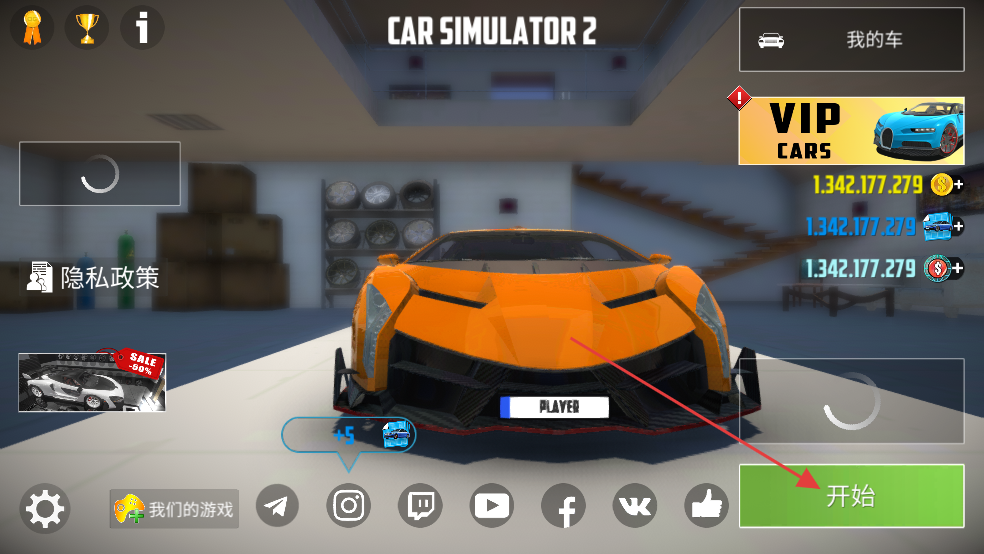Open the settings gear
984x554 pixels.
[x=44, y=509]
